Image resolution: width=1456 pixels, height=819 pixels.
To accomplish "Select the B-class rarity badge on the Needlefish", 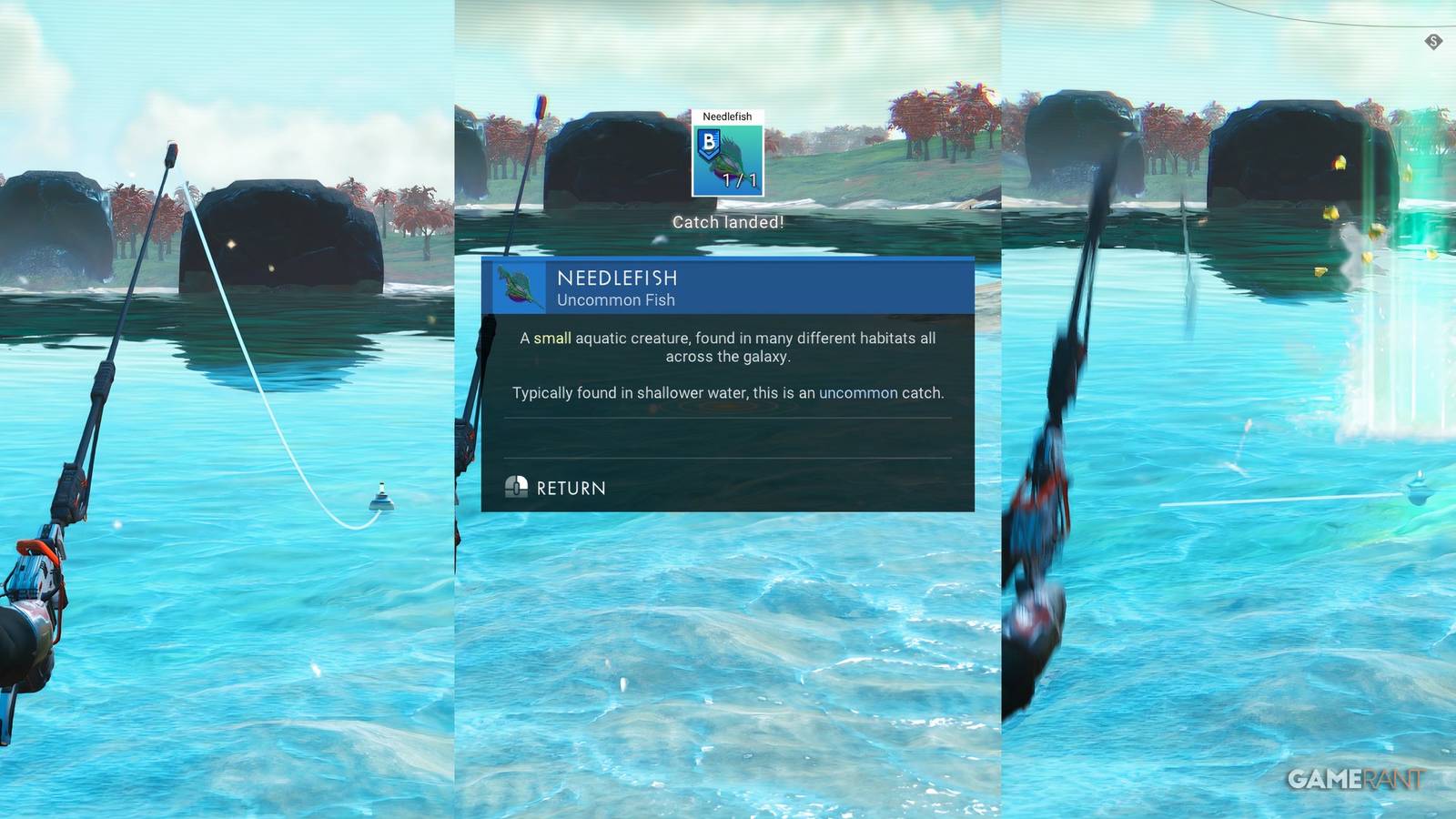I will (x=709, y=142).
